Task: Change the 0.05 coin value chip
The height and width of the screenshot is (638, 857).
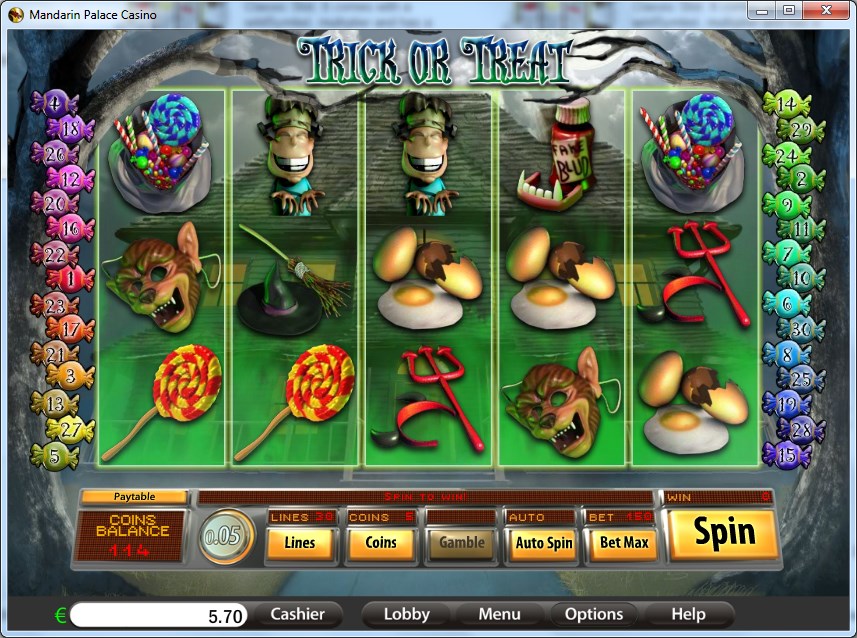Action: click(x=221, y=537)
